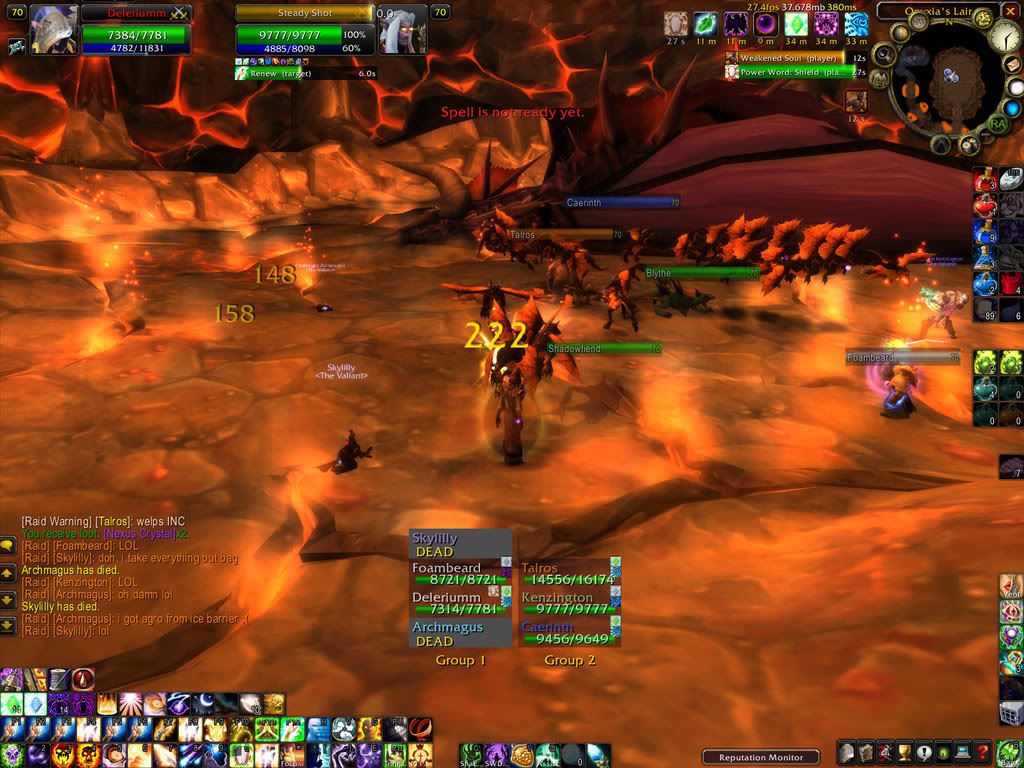Click the Power Word: Shield buff icon
1024x768 pixels.
point(731,72)
